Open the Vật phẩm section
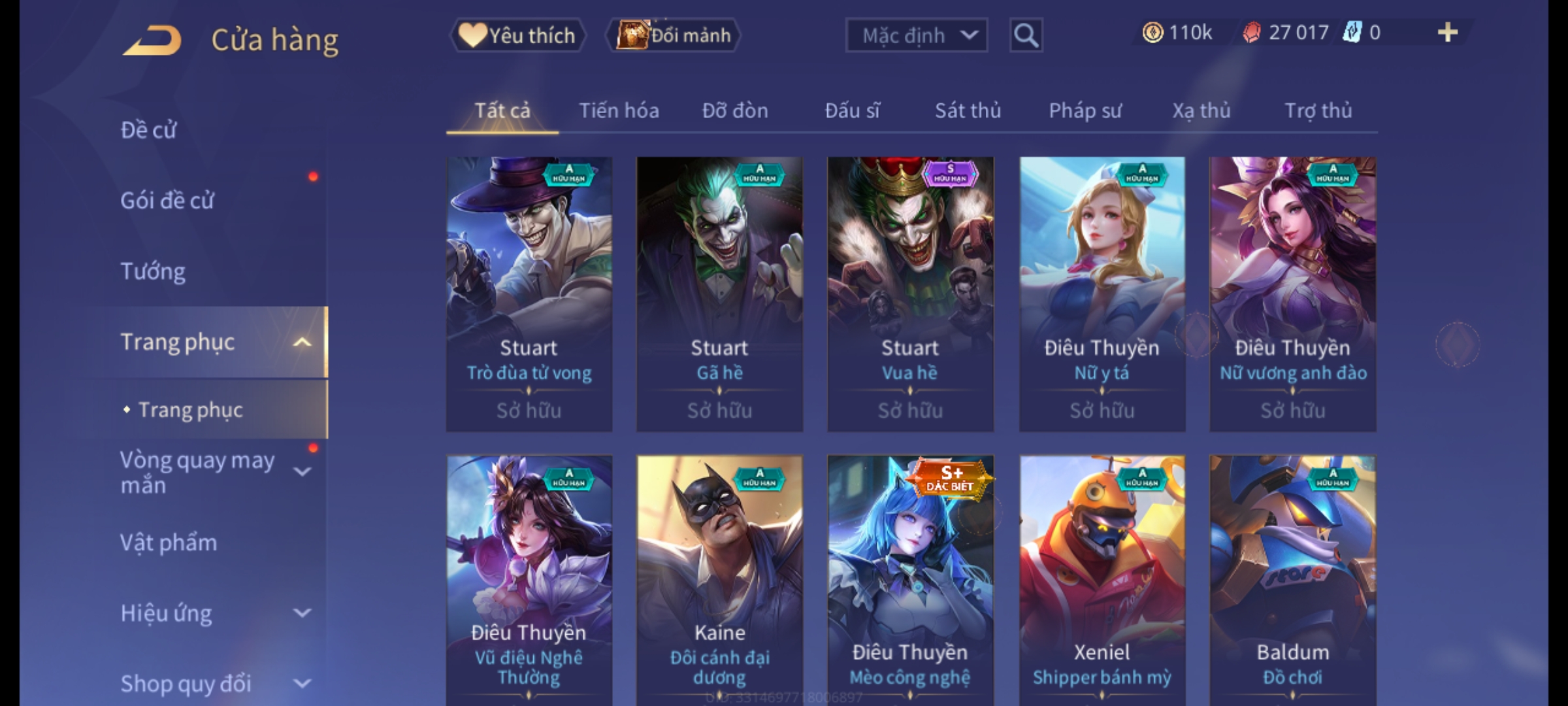This screenshot has height=706, width=1568. (169, 543)
